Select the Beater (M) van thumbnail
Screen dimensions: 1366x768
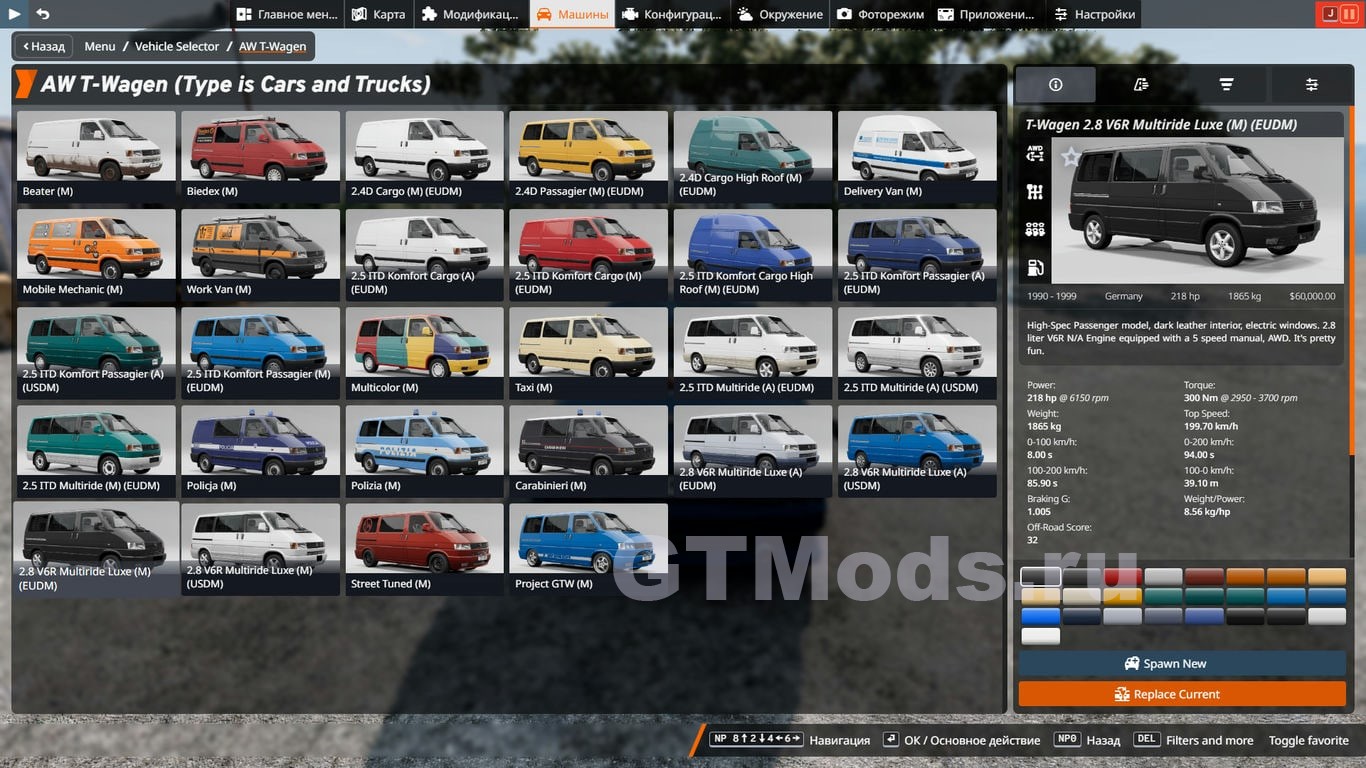pos(96,155)
